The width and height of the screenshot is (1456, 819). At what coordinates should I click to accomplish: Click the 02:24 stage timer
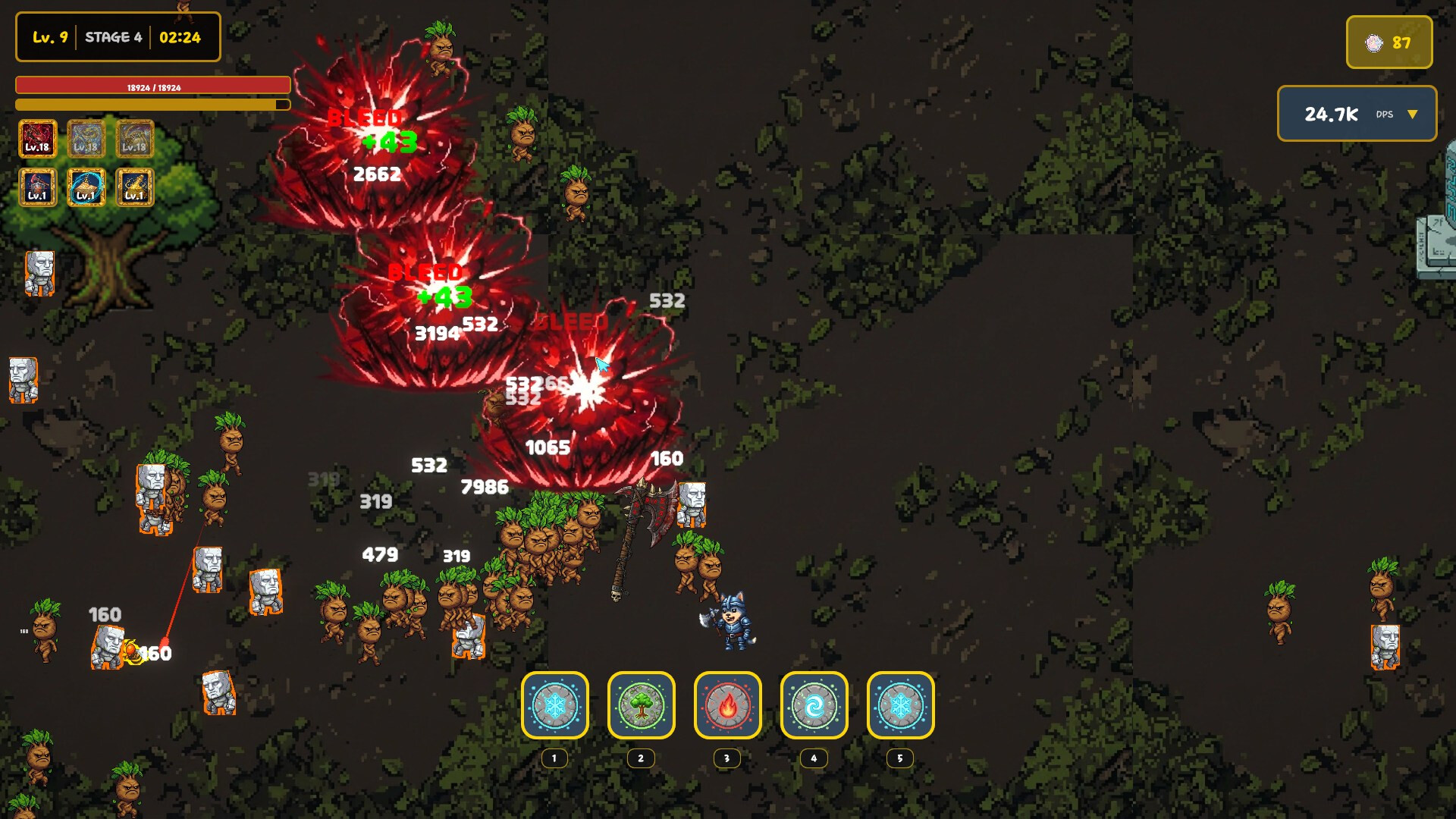[180, 36]
